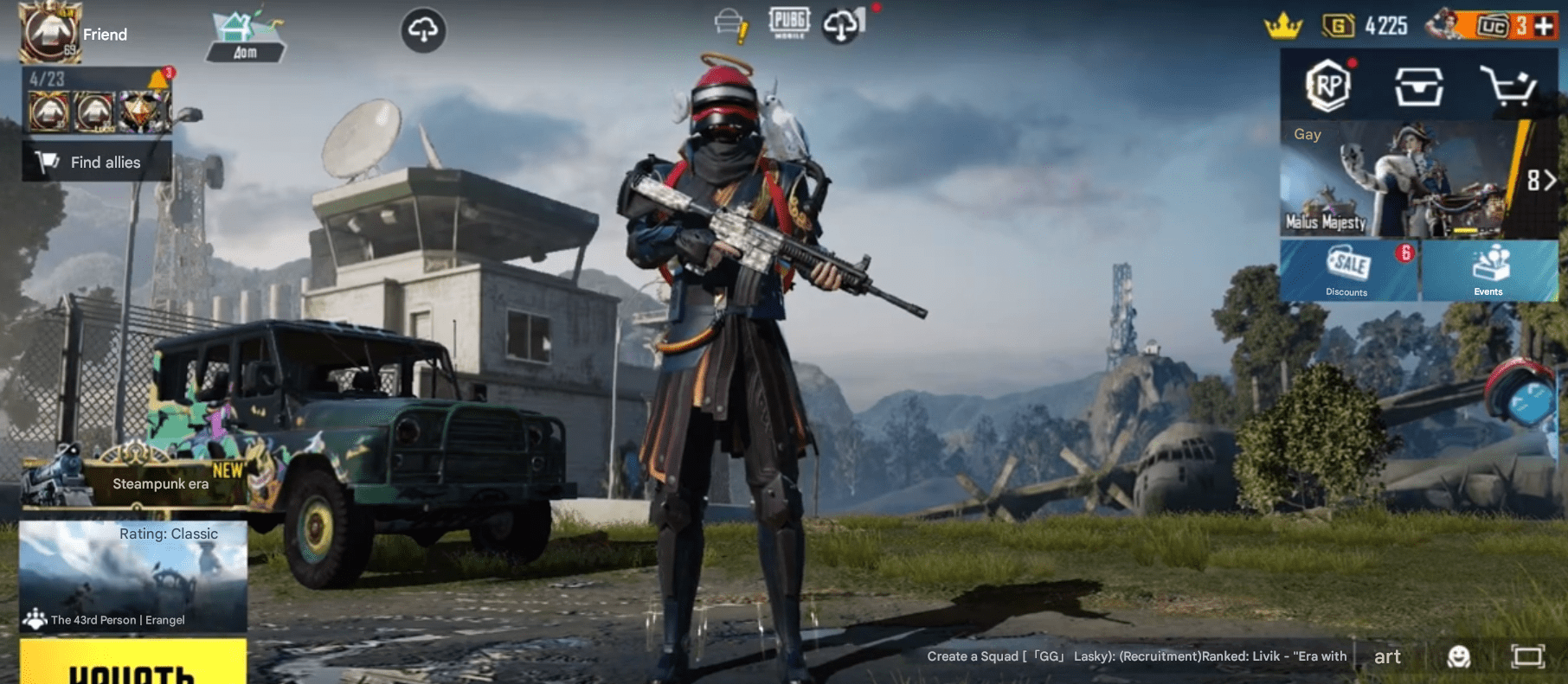Switch to the Discounts tab

(1346, 270)
